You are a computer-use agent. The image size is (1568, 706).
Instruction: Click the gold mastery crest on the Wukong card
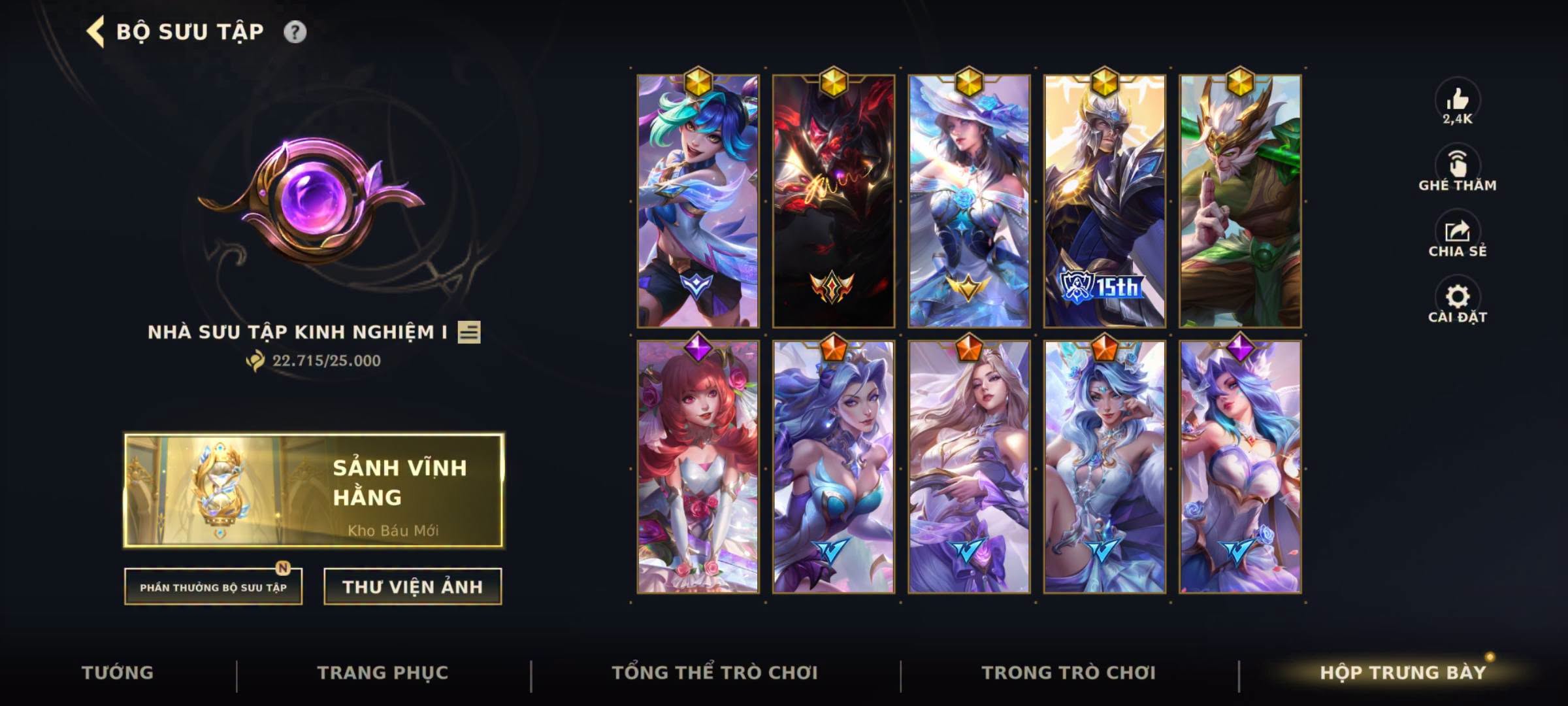pyautogui.click(x=1241, y=84)
